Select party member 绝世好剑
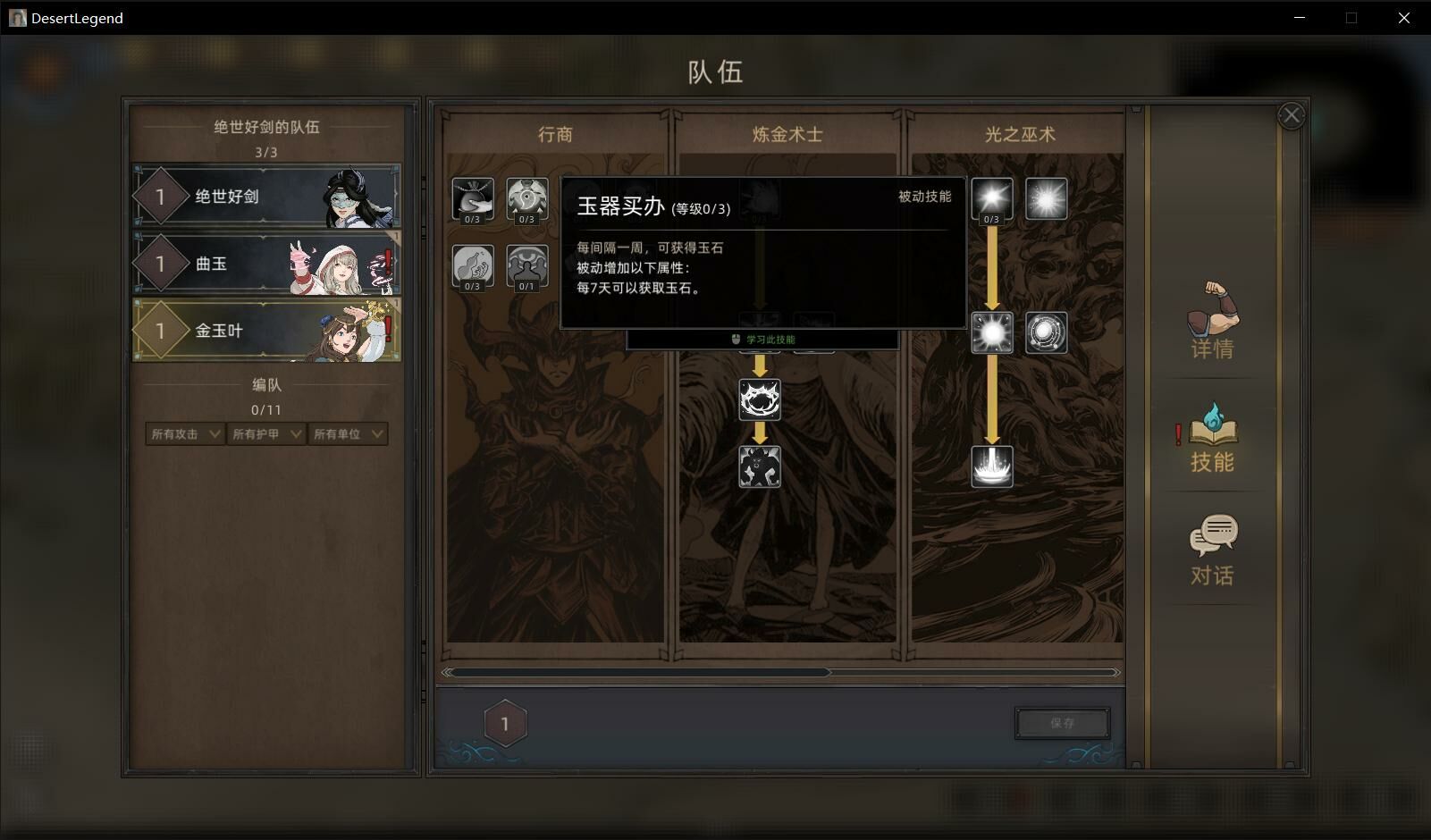Viewport: 1431px width, 840px height. (x=266, y=196)
